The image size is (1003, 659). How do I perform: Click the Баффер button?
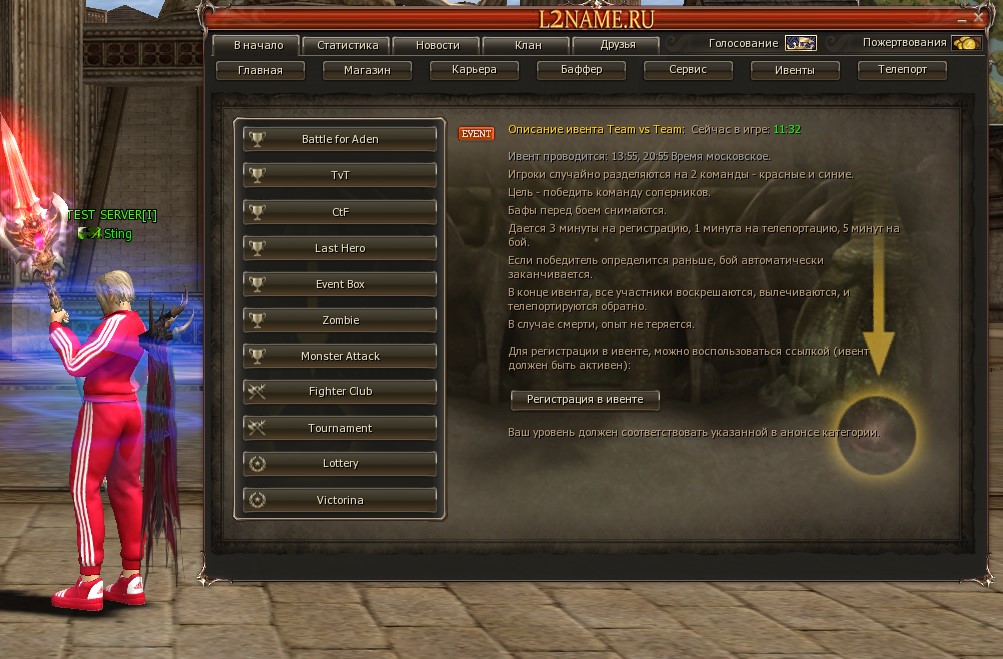(580, 70)
